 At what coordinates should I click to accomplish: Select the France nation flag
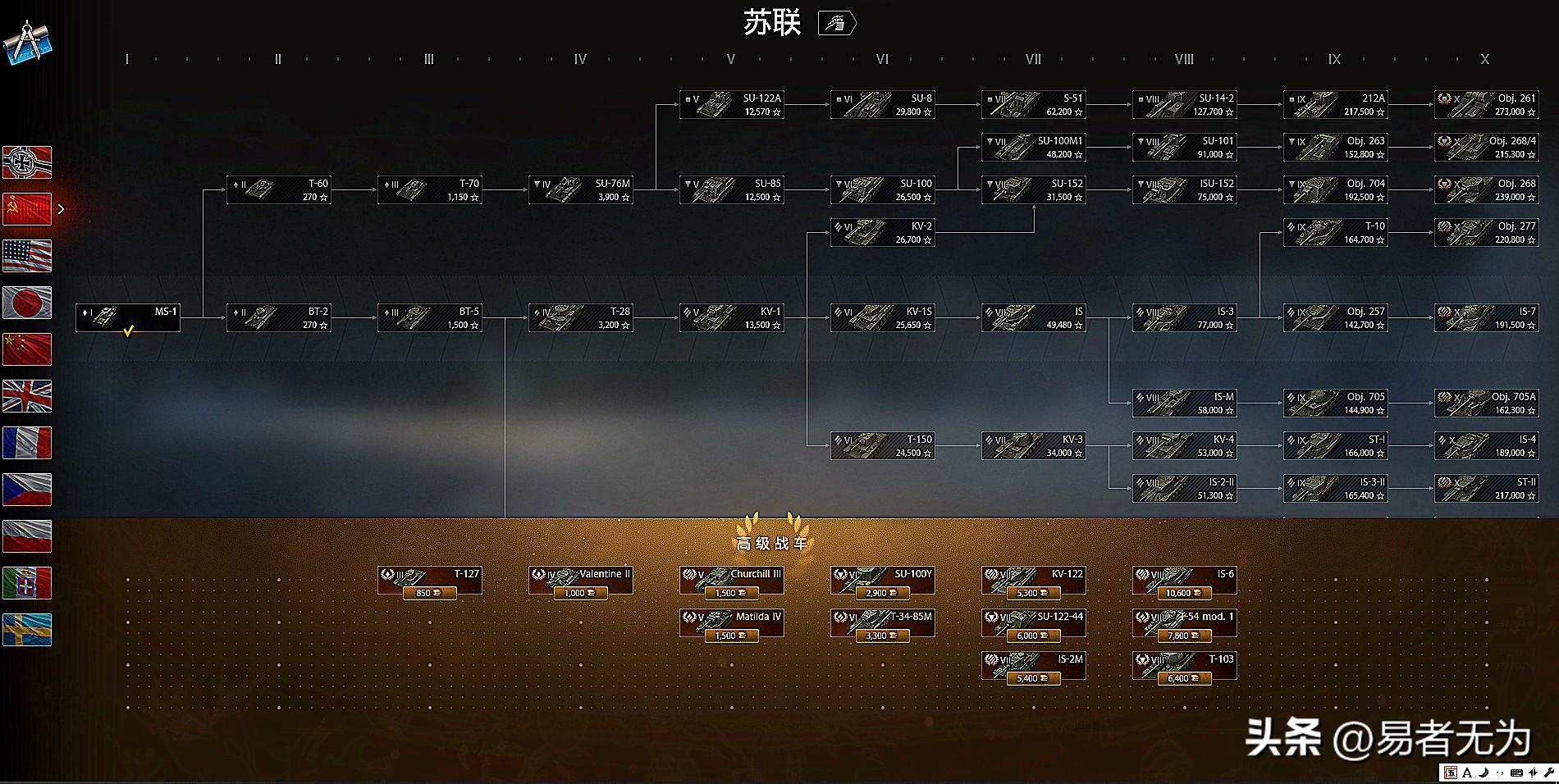click(x=27, y=443)
